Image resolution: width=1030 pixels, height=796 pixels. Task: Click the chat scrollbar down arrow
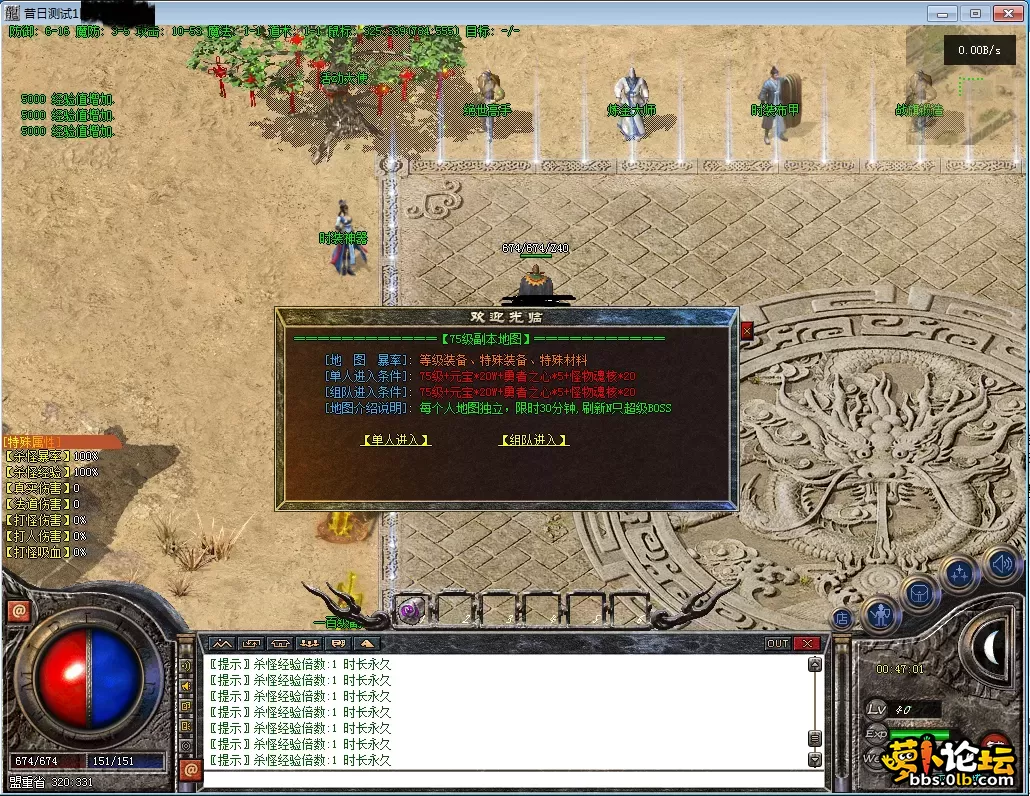tap(815, 760)
